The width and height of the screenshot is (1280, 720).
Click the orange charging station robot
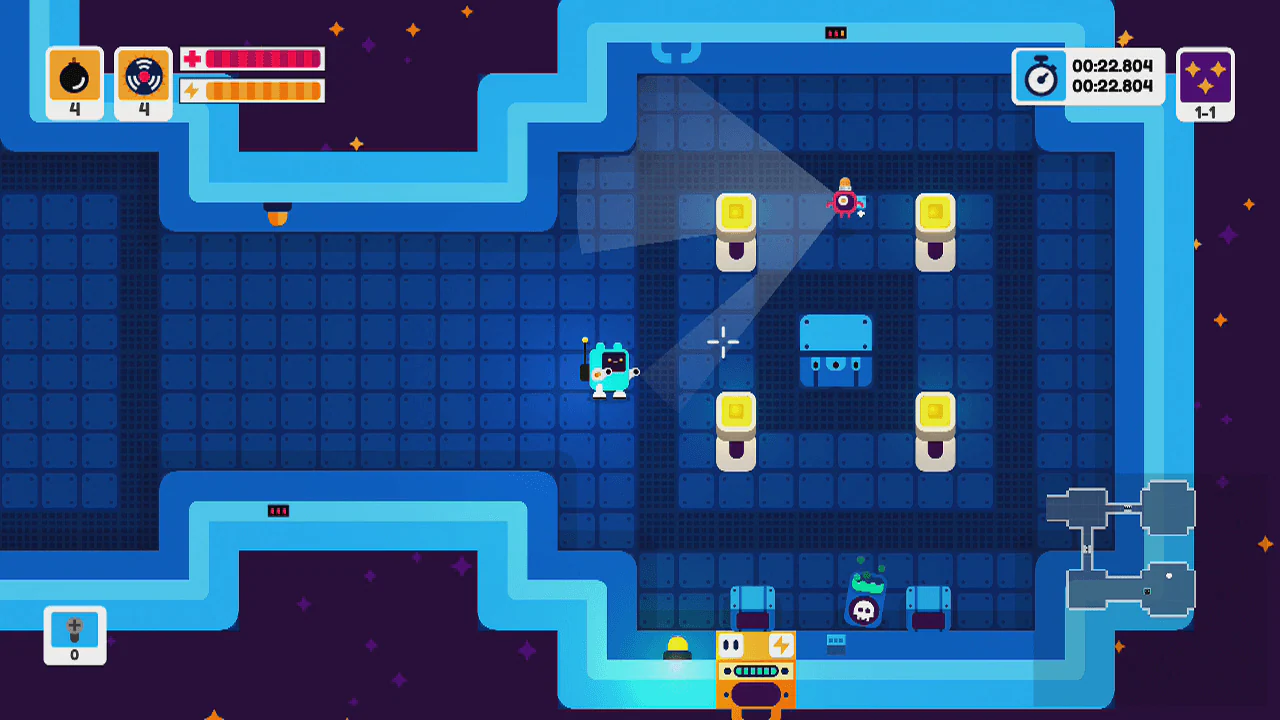pyautogui.click(x=755, y=670)
